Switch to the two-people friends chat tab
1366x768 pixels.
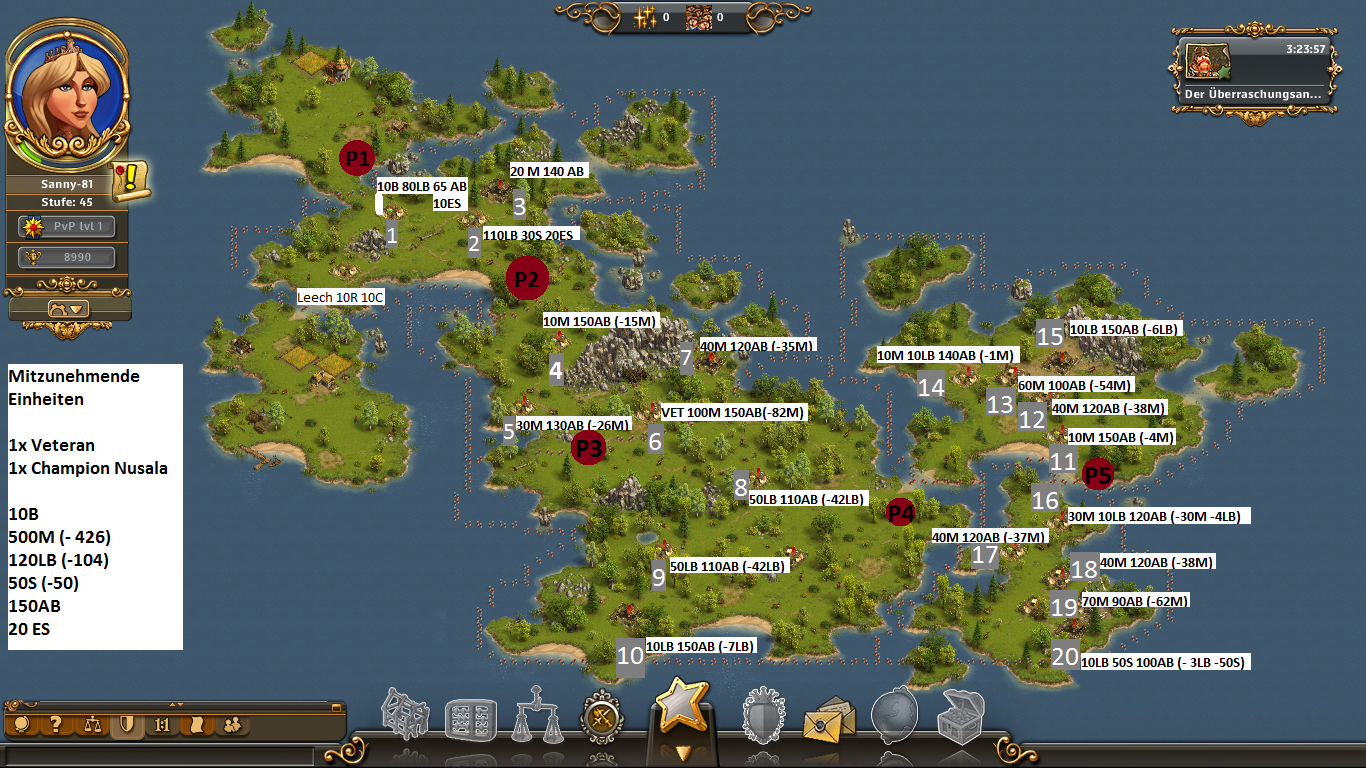pos(232,725)
